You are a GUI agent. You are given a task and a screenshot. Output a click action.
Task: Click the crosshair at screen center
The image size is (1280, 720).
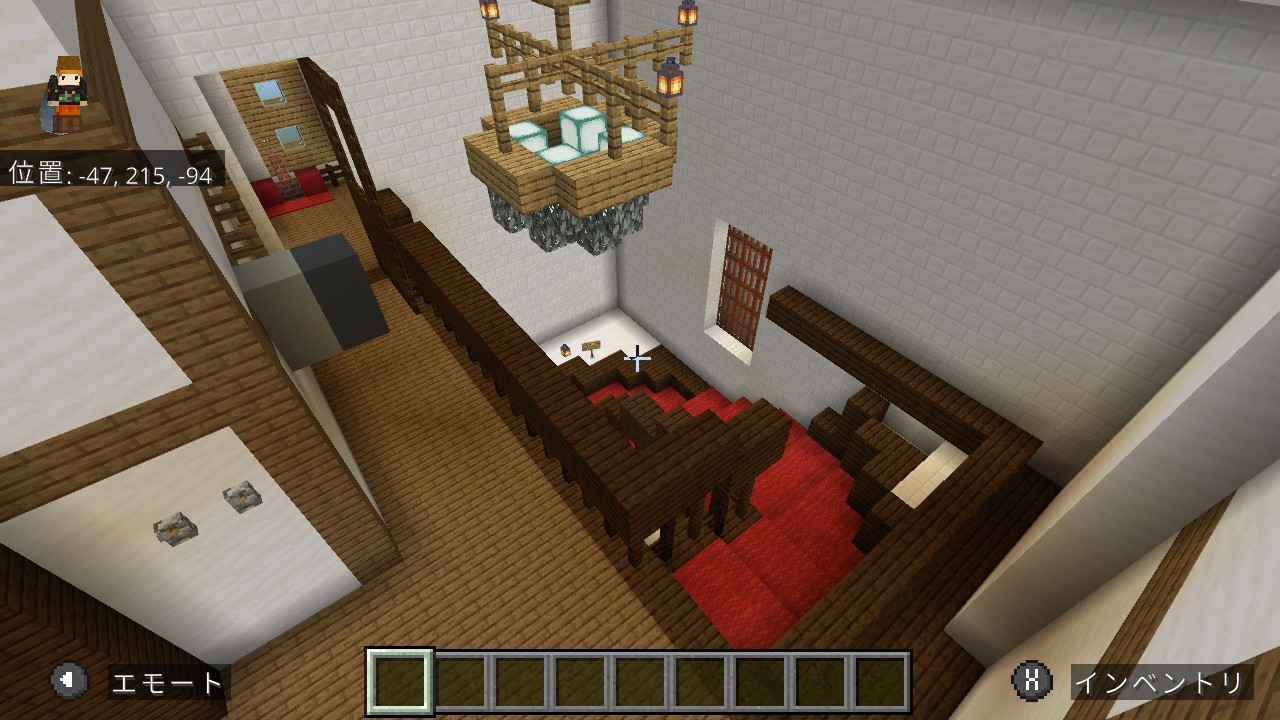tap(638, 357)
